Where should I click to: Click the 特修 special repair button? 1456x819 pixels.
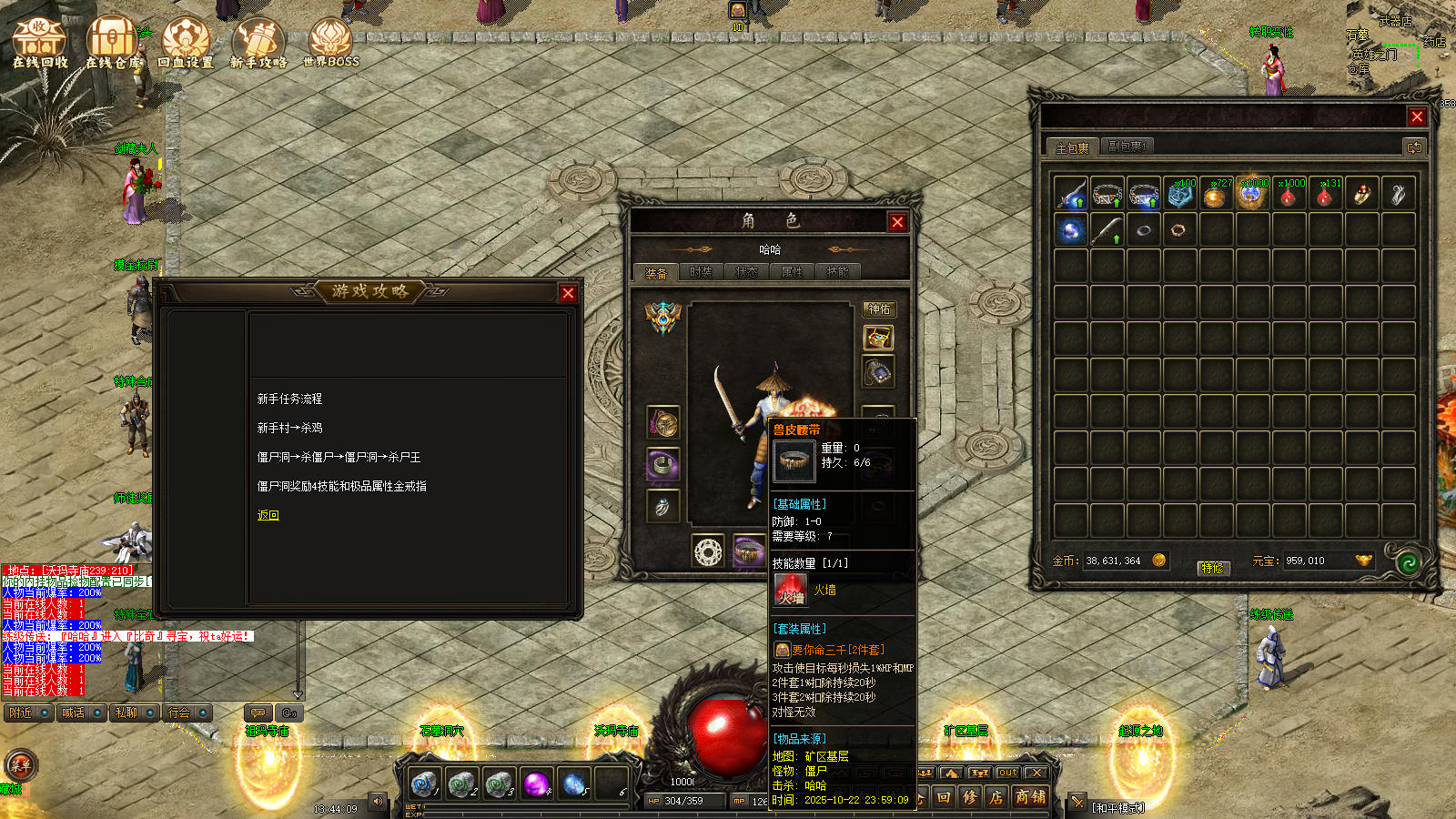coord(1212,568)
